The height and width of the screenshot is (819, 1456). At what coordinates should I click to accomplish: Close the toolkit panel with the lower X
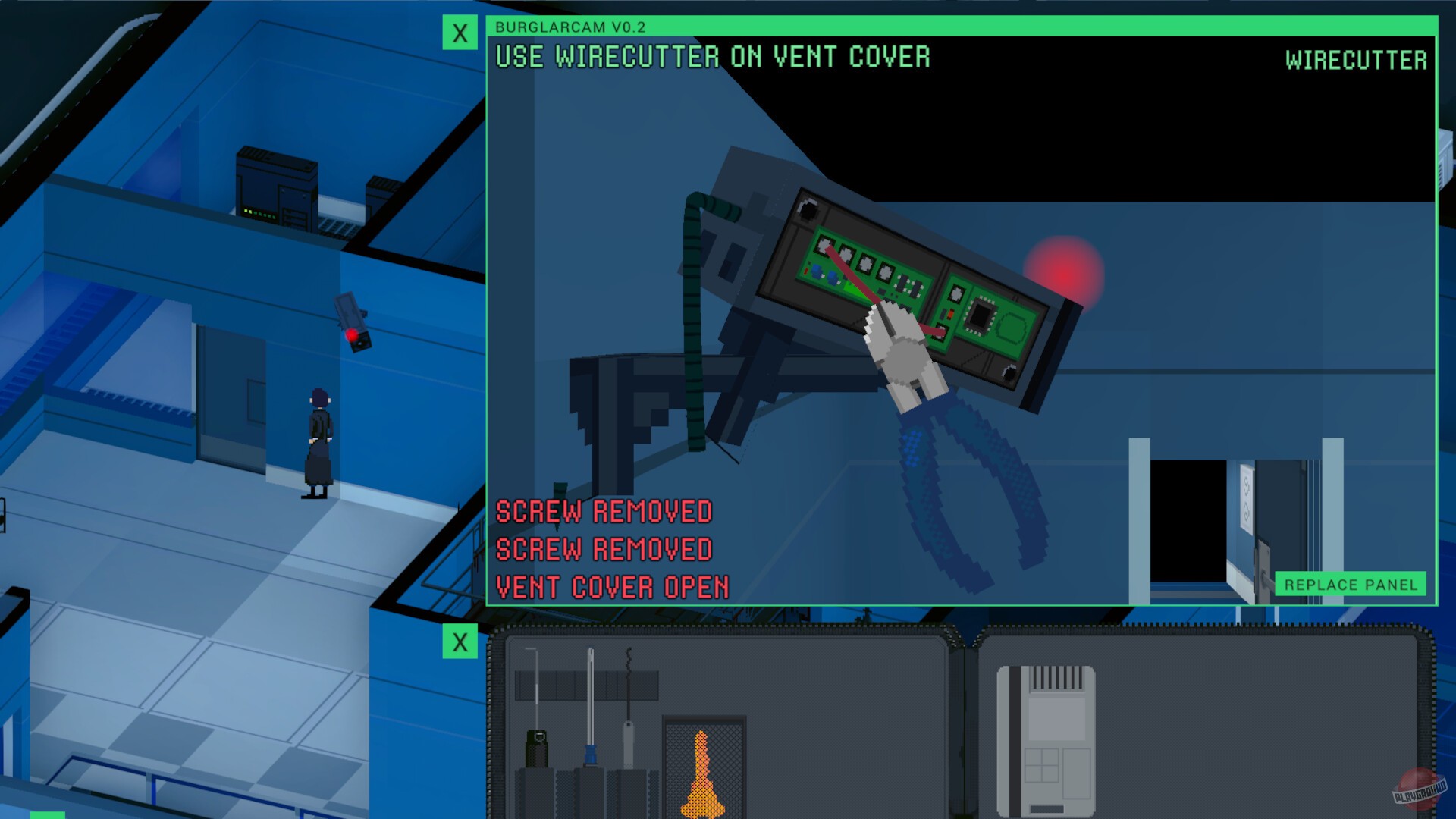pos(460,642)
